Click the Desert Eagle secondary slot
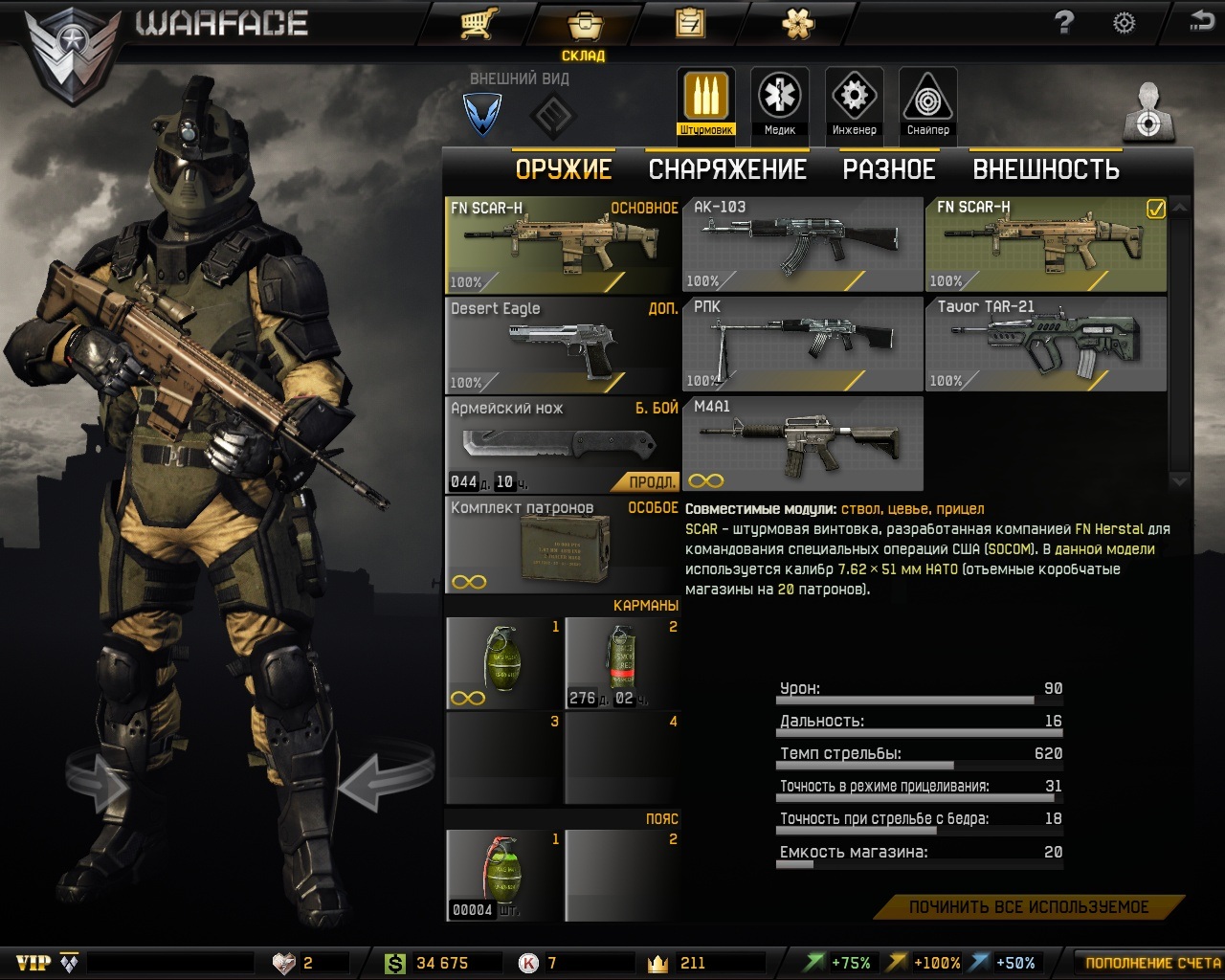 pyautogui.click(x=563, y=345)
